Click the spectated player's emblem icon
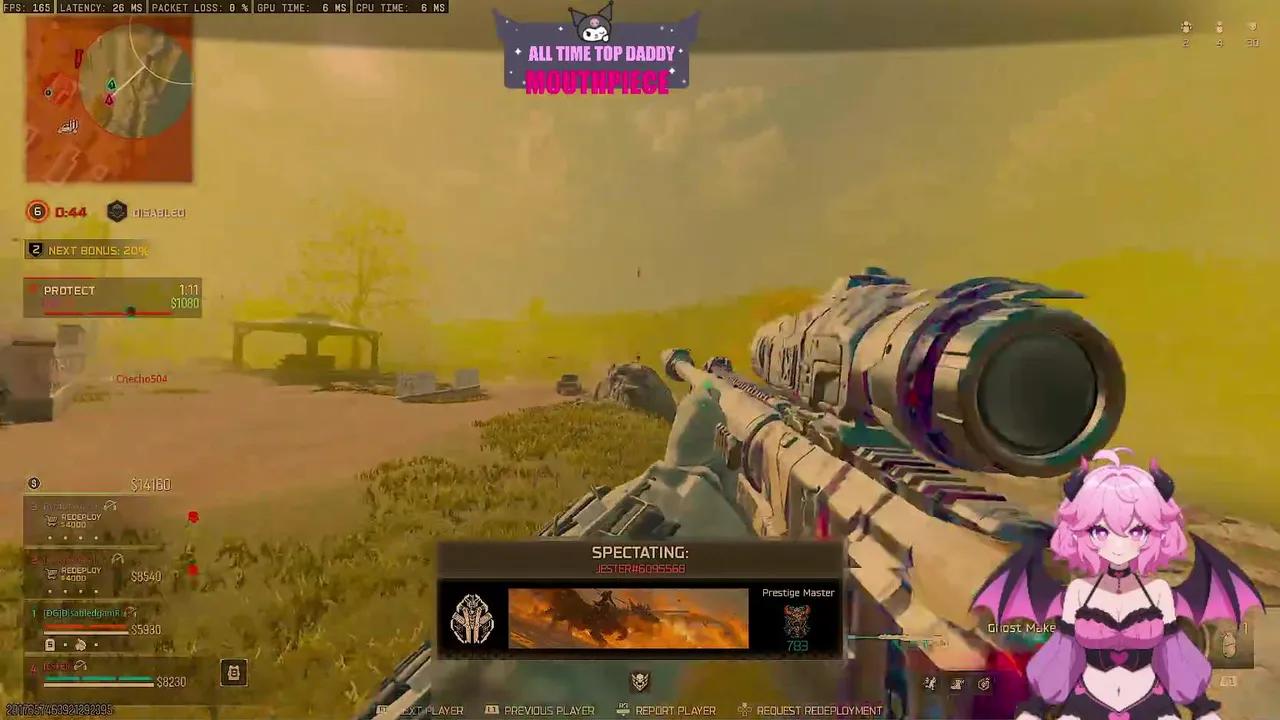Screen dimensions: 1280x720 coord(471,619)
